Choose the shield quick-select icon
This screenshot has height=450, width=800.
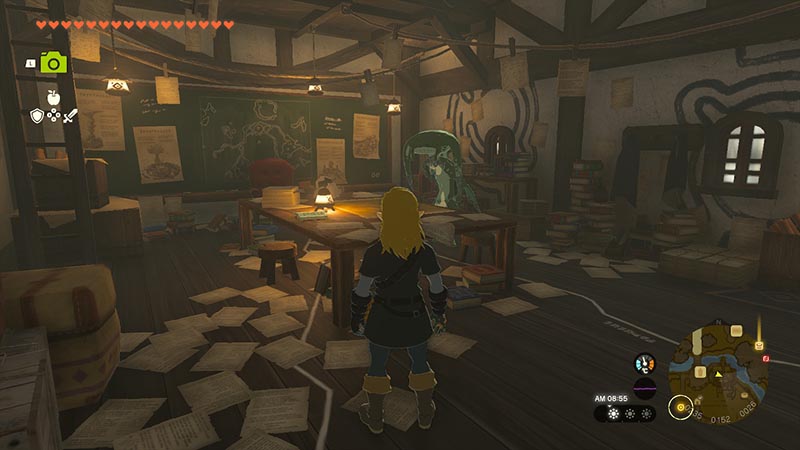tap(37, 117)
